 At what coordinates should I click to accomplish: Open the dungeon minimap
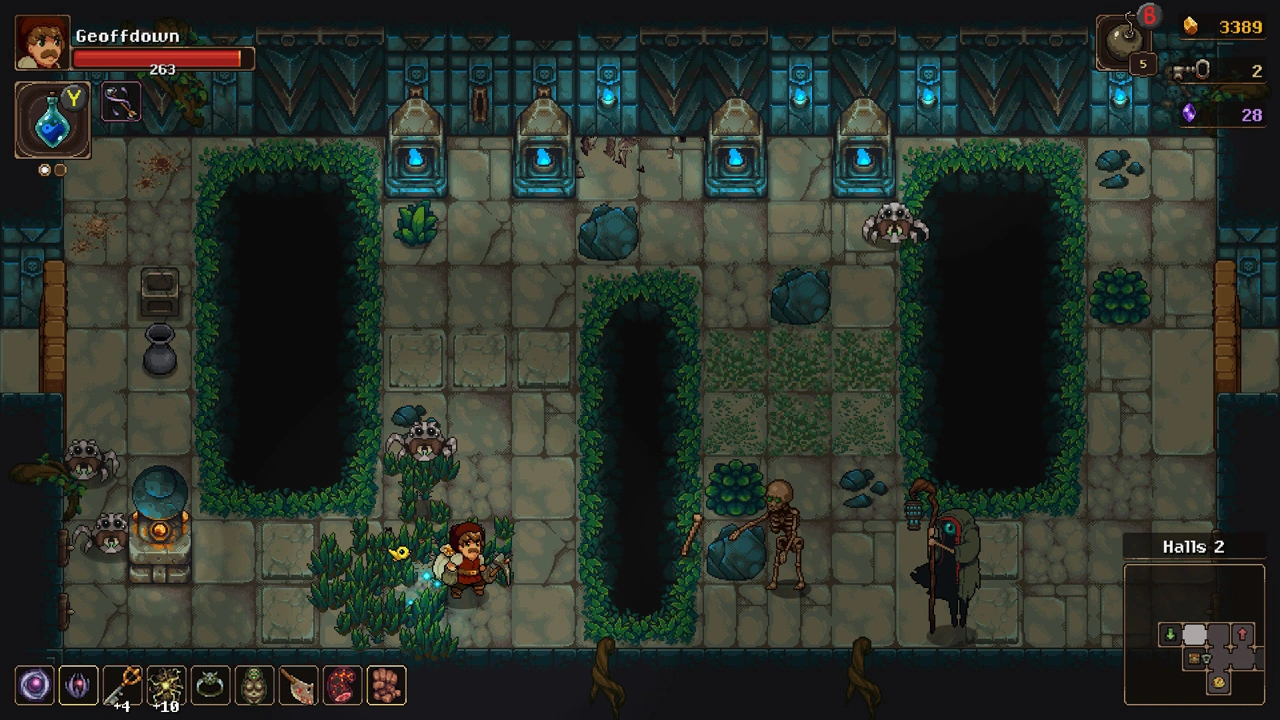(1194, 636)
